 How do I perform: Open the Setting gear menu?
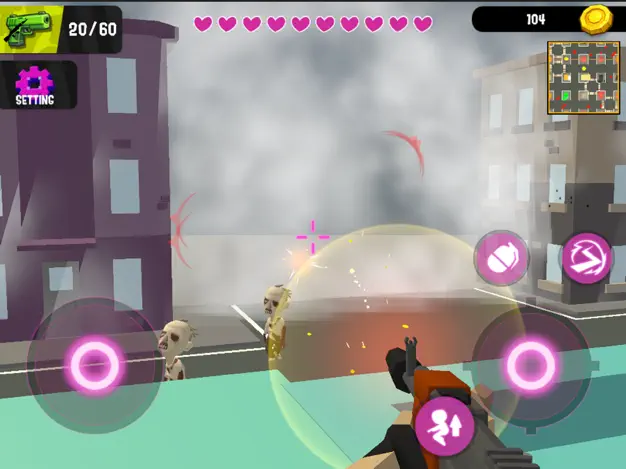tap(34, 85)
